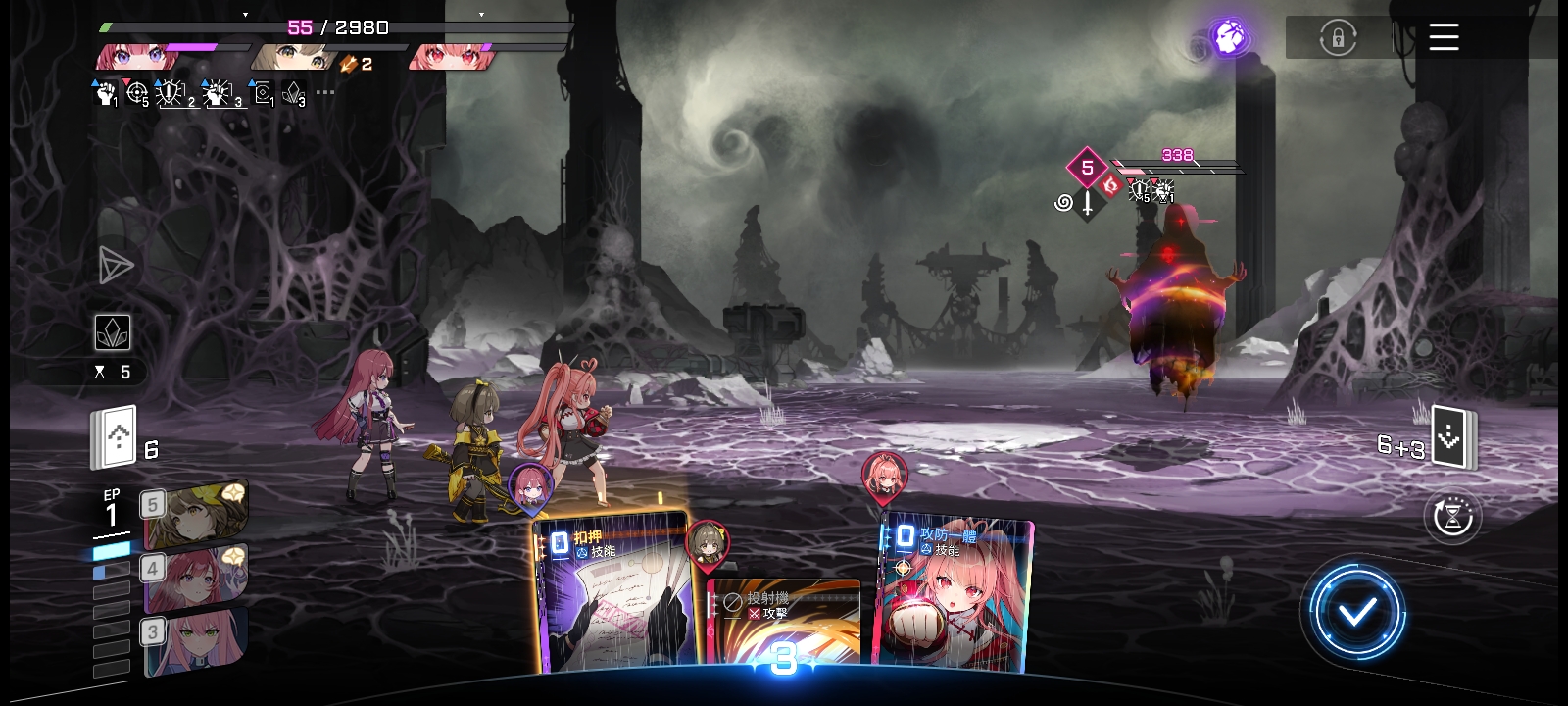Select the level 5 character portrait
1568x706 pixels.
coord(196,515)
